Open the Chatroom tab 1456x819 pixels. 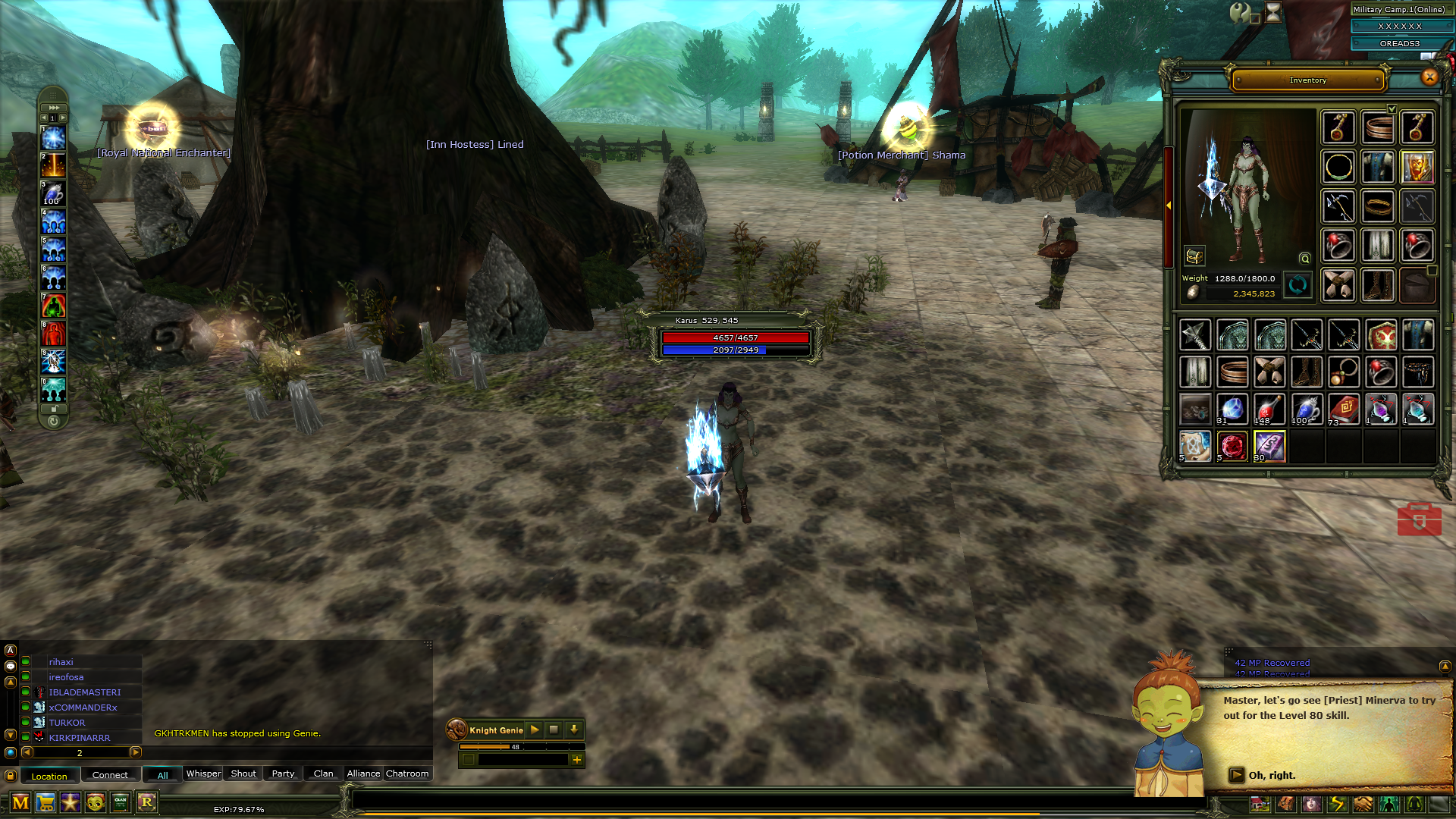407,773
